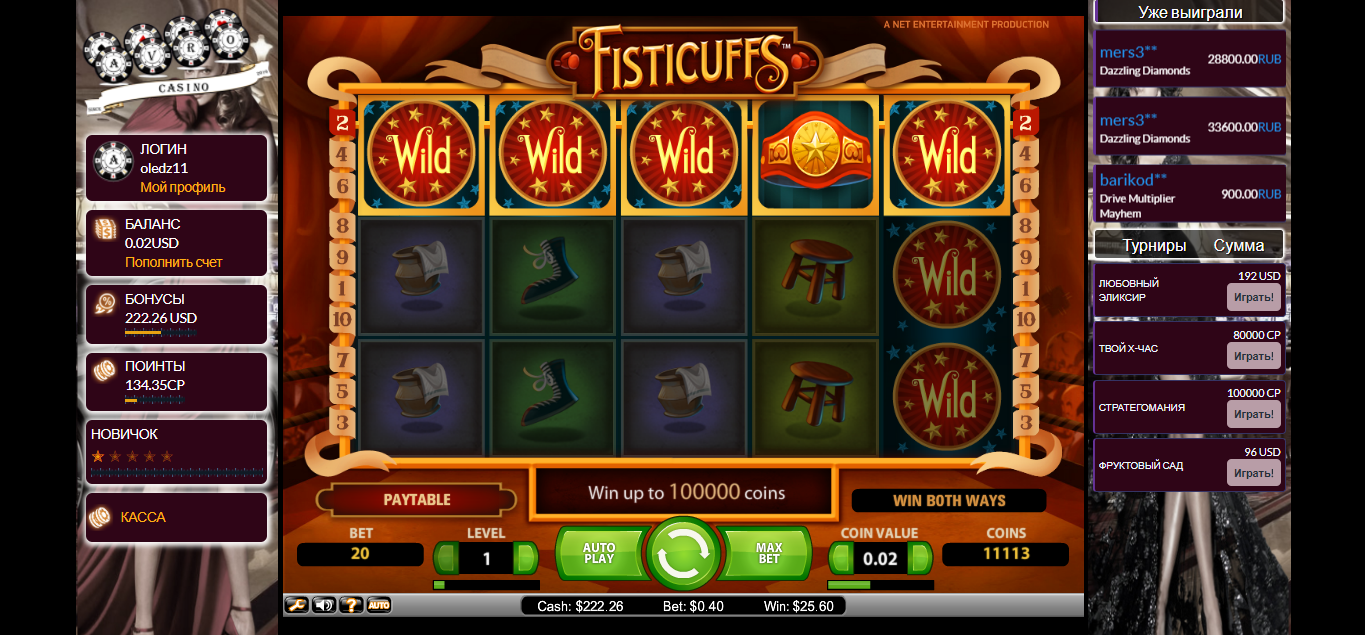Open game settings via the wrench icon
The width and height of the screenshot is (1365, 635).
[x=297, y=605]
